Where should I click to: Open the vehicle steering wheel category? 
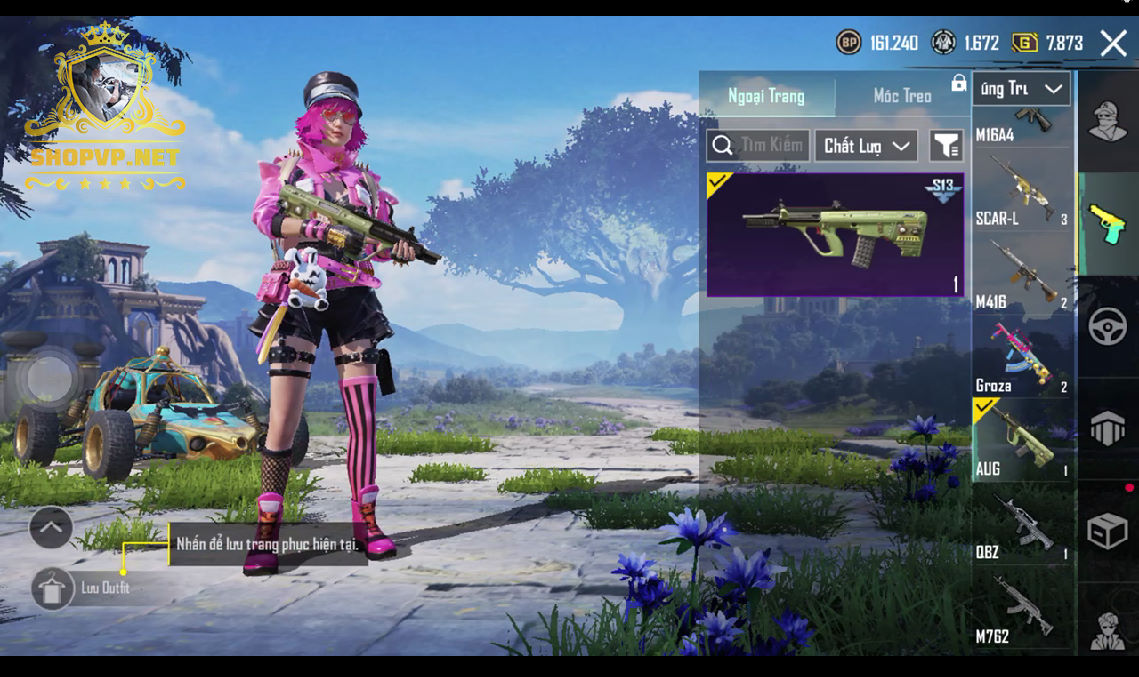pos(1108,327)
